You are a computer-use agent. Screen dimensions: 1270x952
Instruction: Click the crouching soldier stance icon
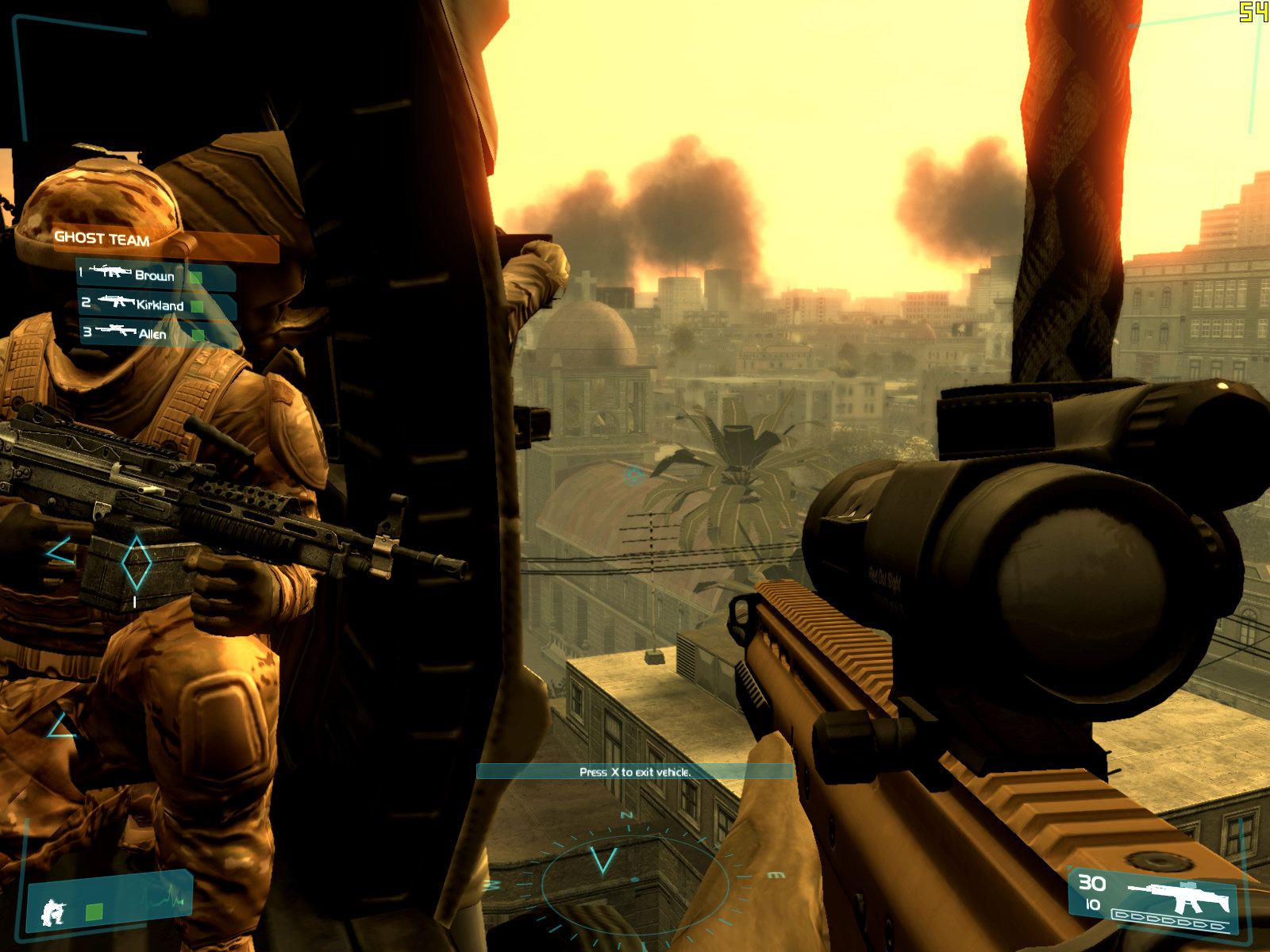54,912
